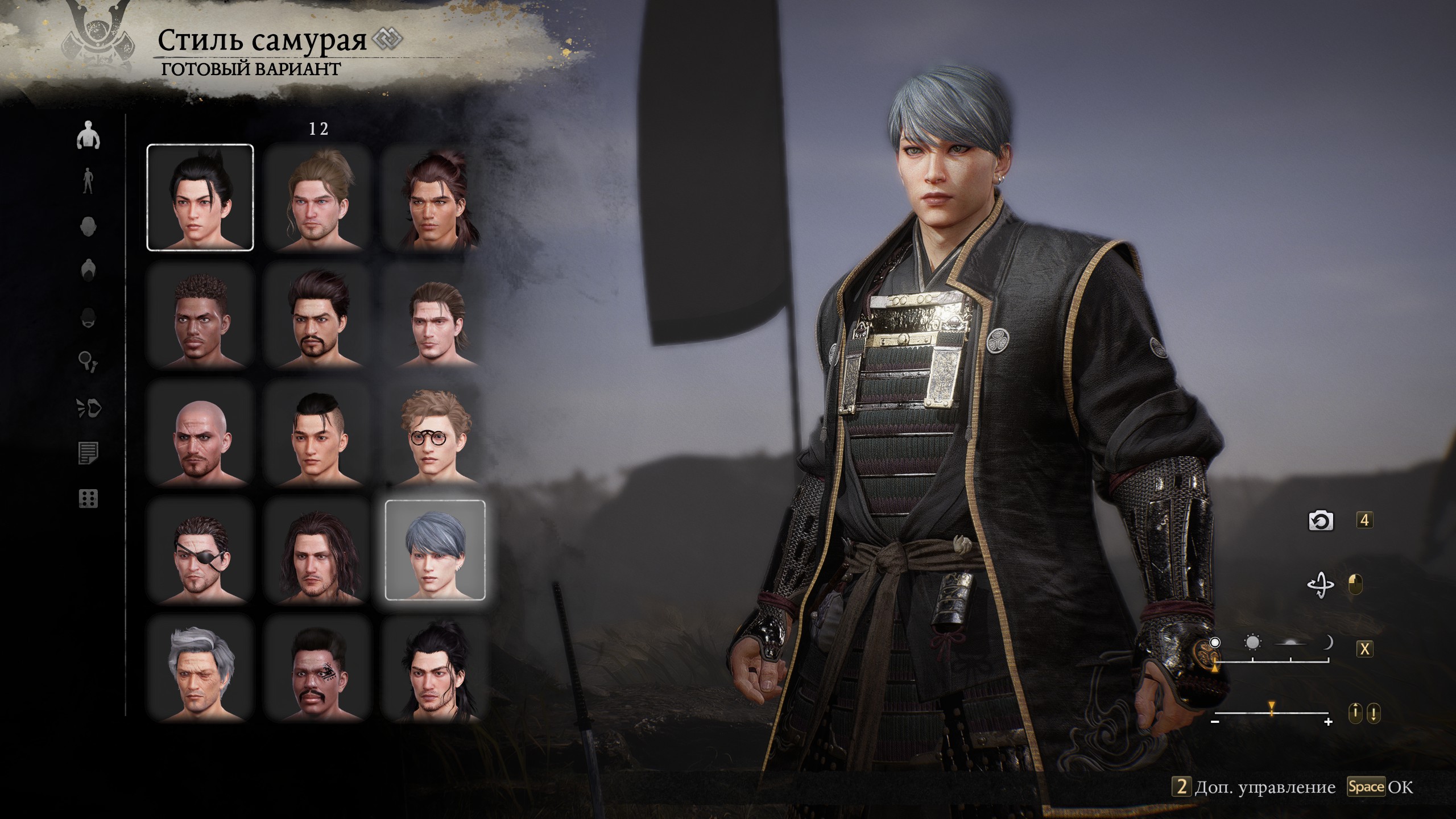Reset the camera view icon
Viewport: 1456px width, 819px height.
[x=1320, y=520]
